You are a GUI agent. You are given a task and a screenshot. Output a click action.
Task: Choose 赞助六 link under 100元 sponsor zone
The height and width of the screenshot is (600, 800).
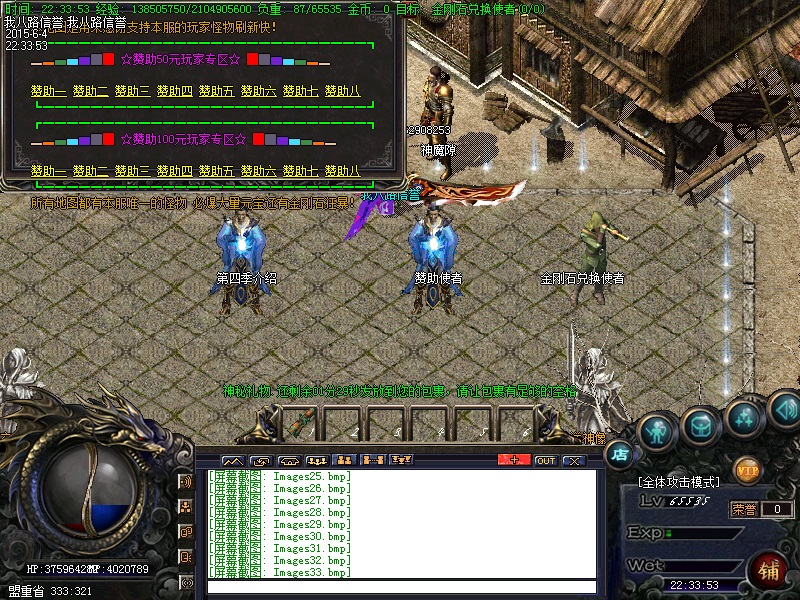tap(258, 171)
